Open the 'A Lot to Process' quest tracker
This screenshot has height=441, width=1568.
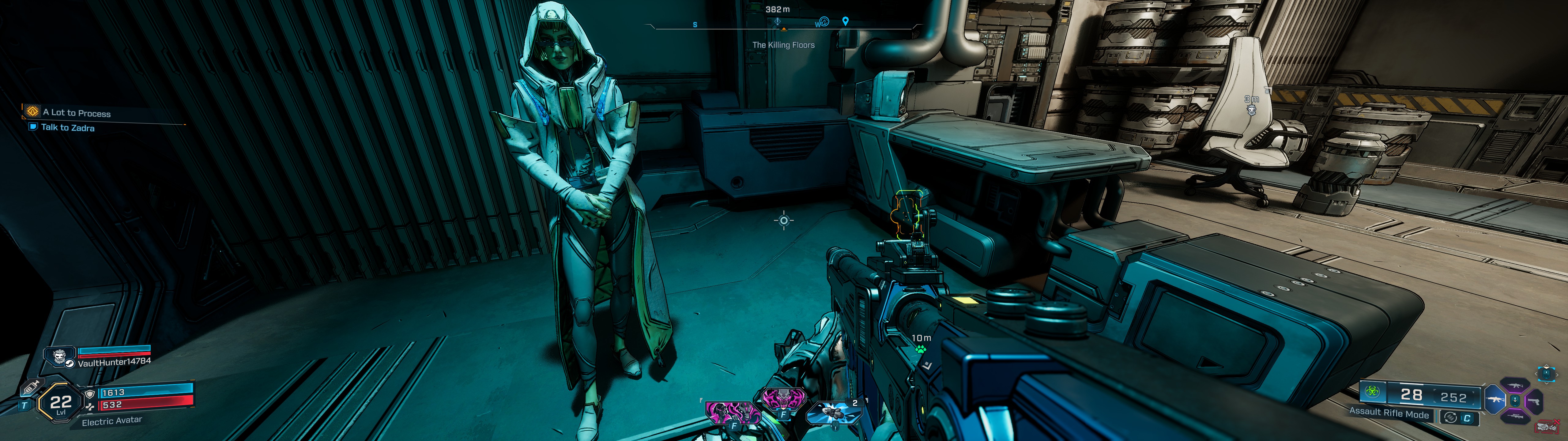[x=77, y=113]
